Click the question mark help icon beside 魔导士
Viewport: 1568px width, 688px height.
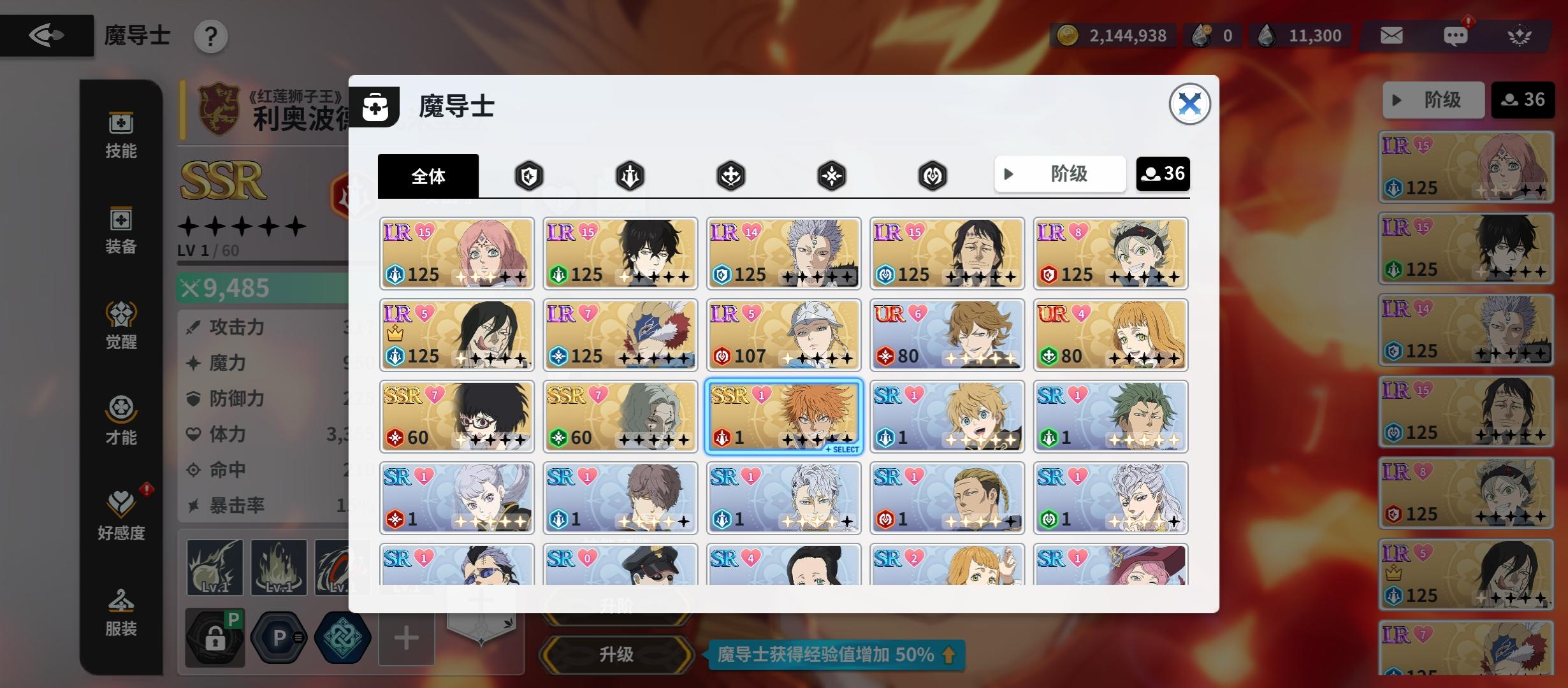click(210, 36)
